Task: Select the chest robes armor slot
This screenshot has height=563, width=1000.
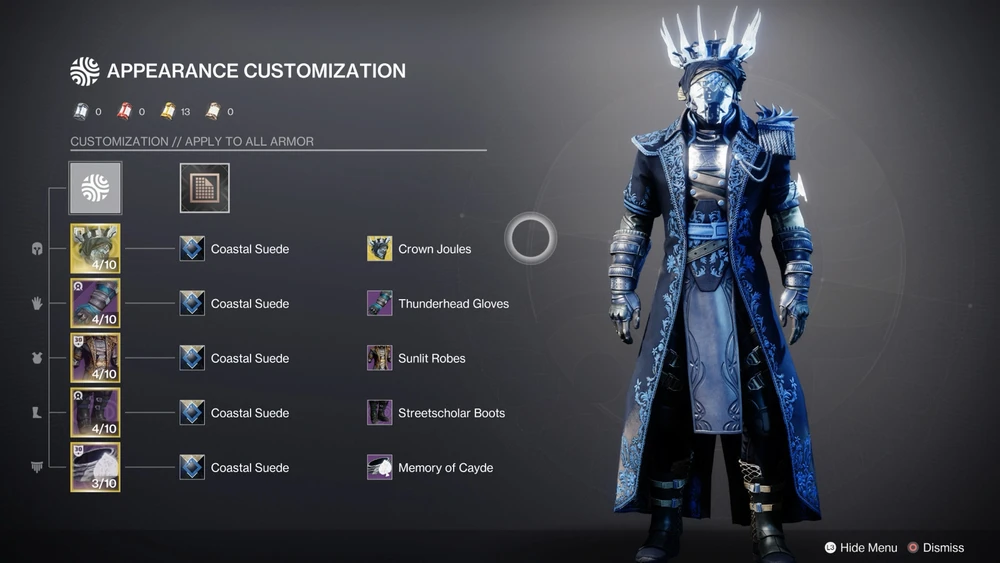Action: 95,358
